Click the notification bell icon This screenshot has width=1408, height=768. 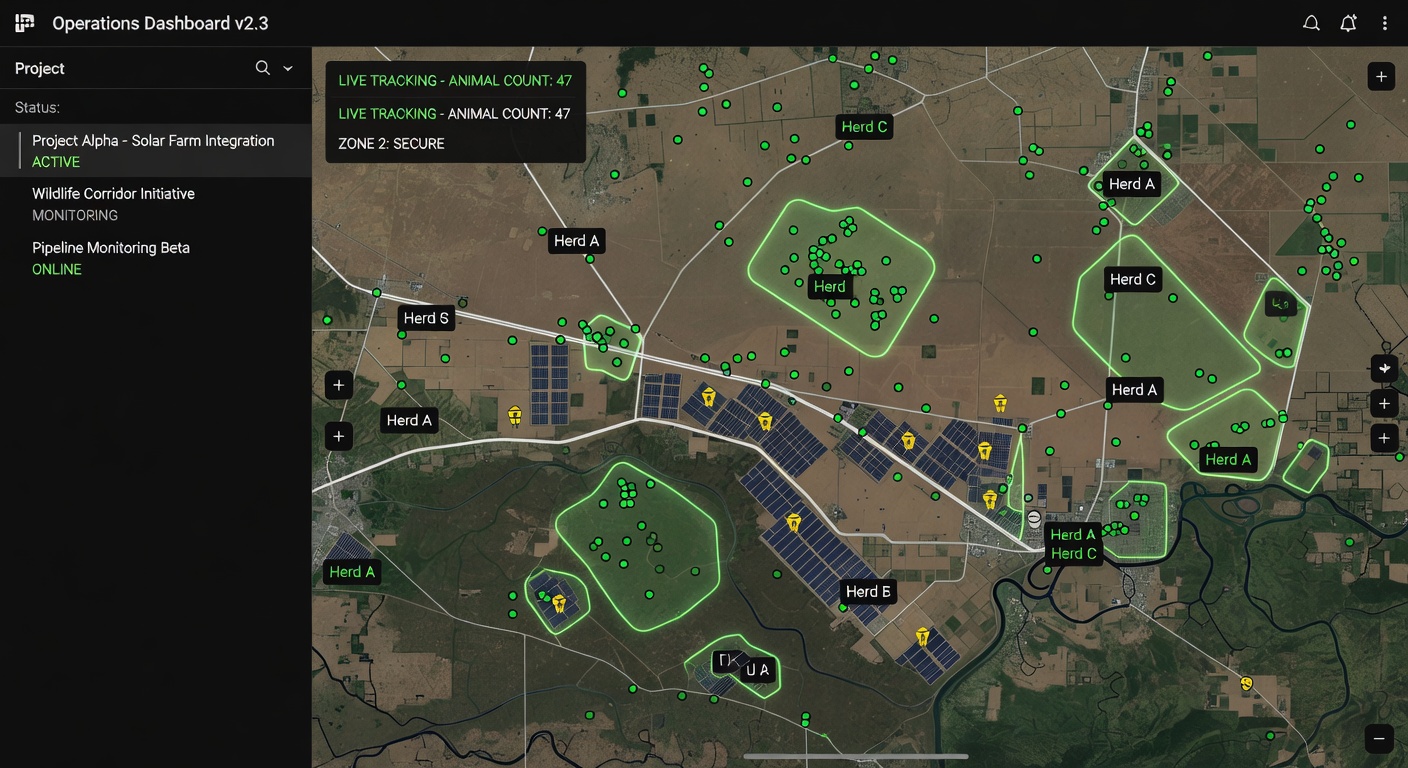click(1348, 22)
